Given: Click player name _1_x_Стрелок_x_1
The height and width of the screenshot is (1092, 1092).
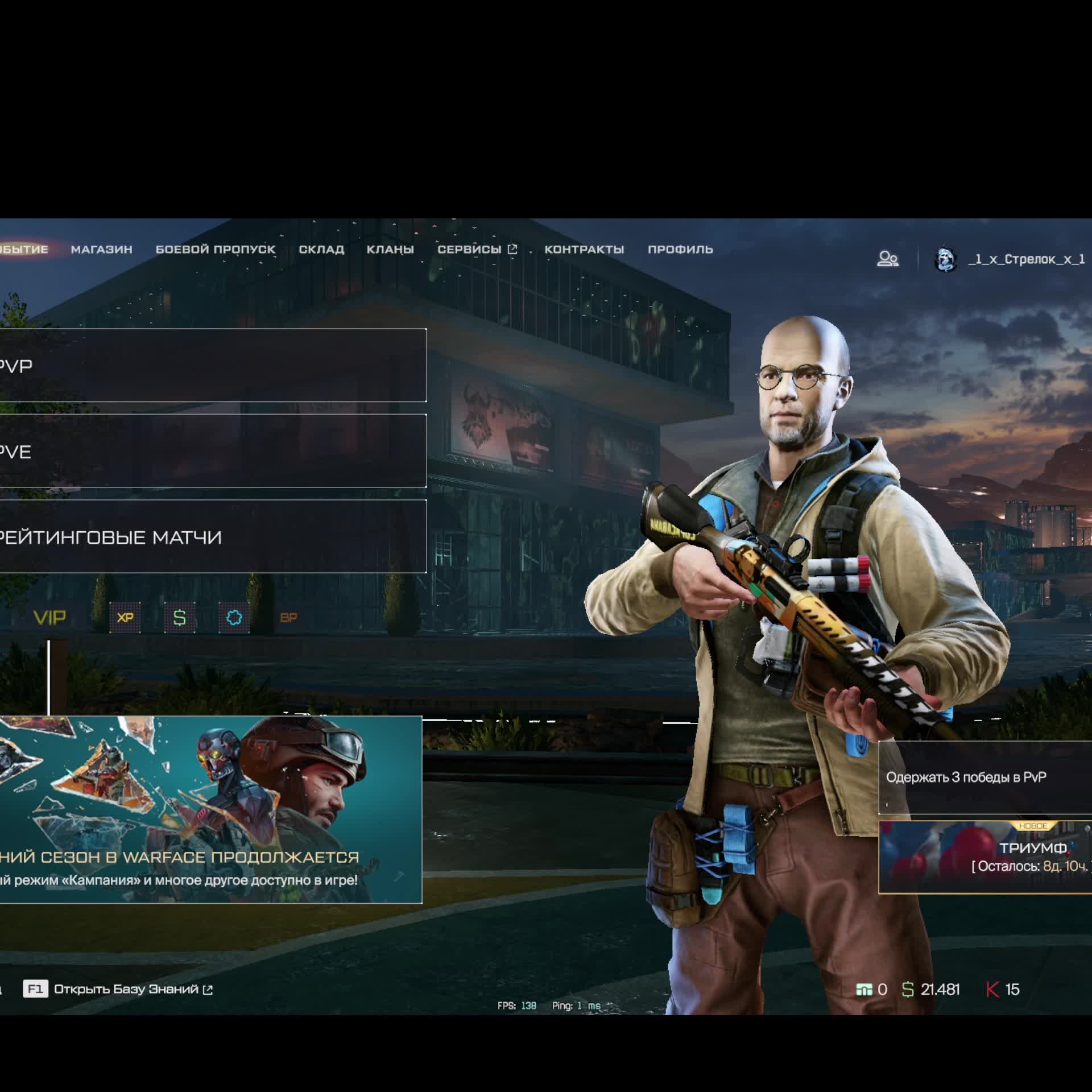Looking at the screenshot, I should (x=1026, y=259).
